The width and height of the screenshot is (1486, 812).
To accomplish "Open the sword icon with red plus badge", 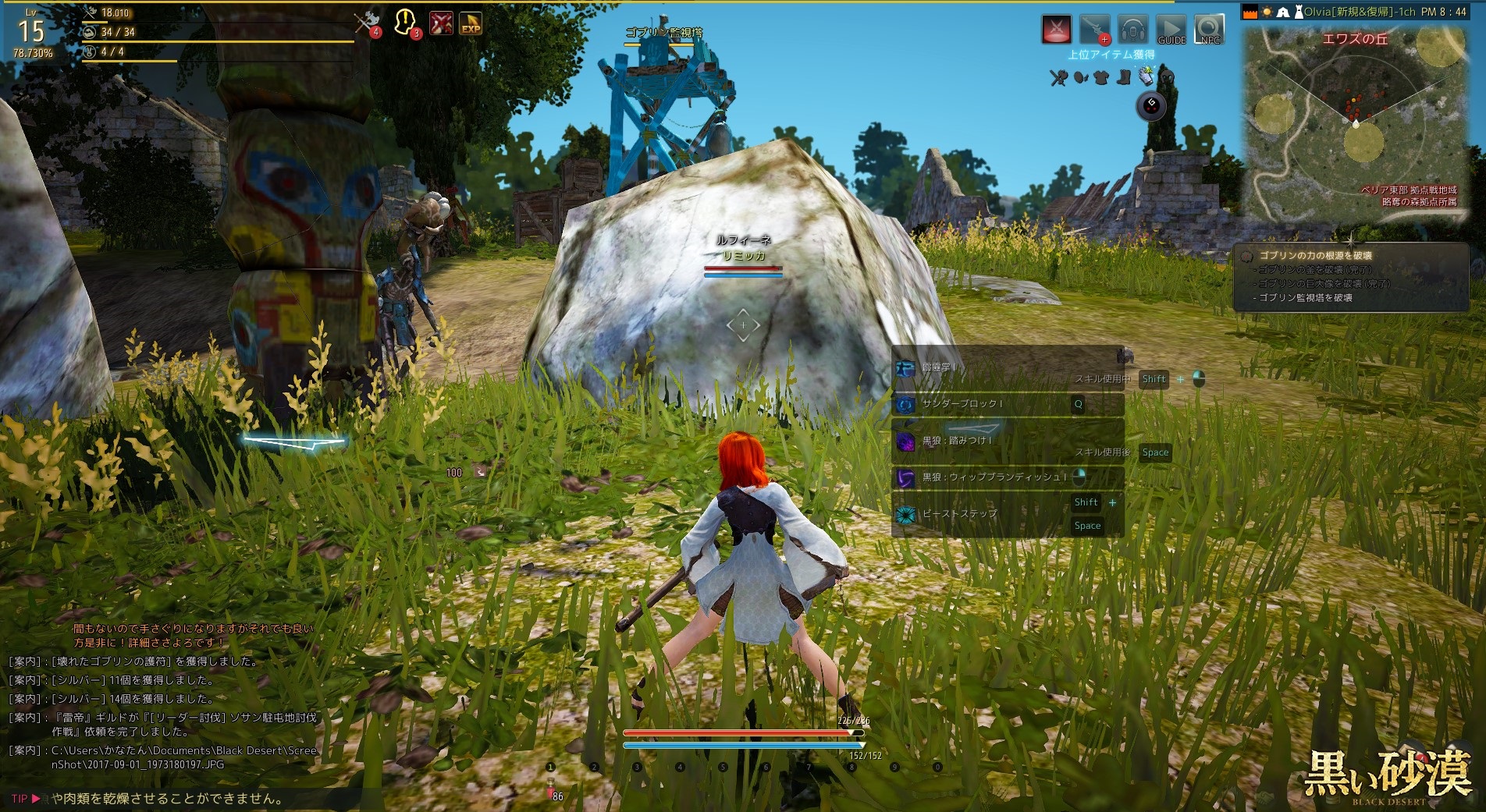I will click(x=1094, y=30).
